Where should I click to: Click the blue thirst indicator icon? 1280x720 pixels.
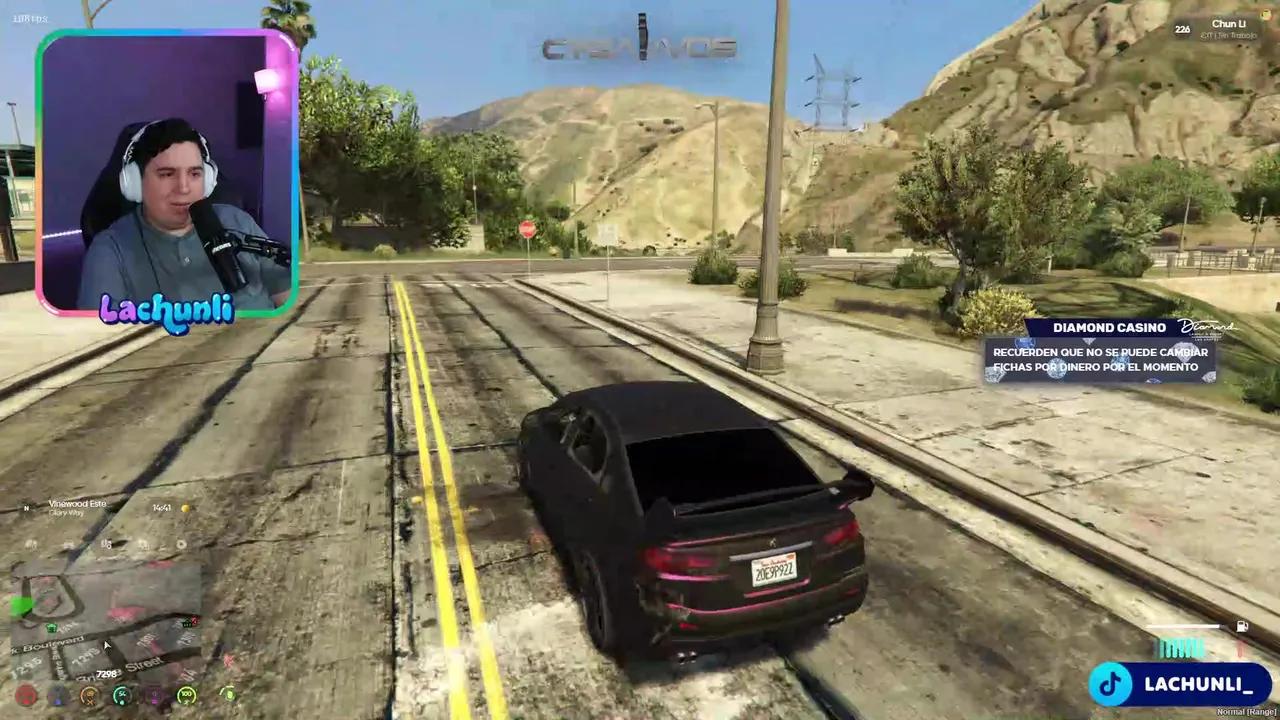(x=57, y=695)
